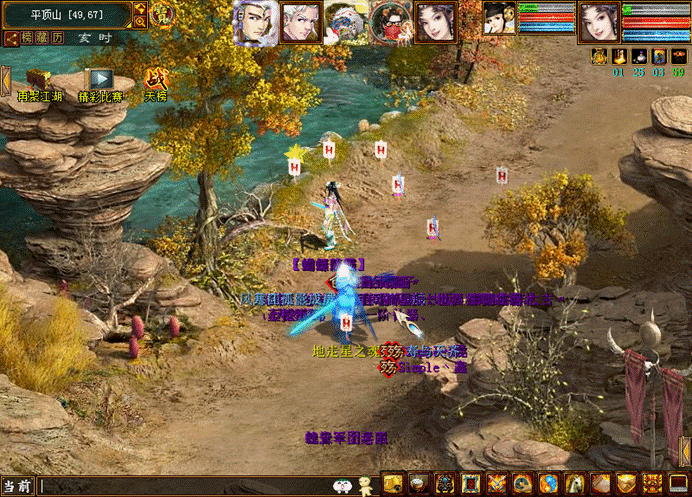Click the 历 calendar button
692x497 pixels.
coord(58,38)
